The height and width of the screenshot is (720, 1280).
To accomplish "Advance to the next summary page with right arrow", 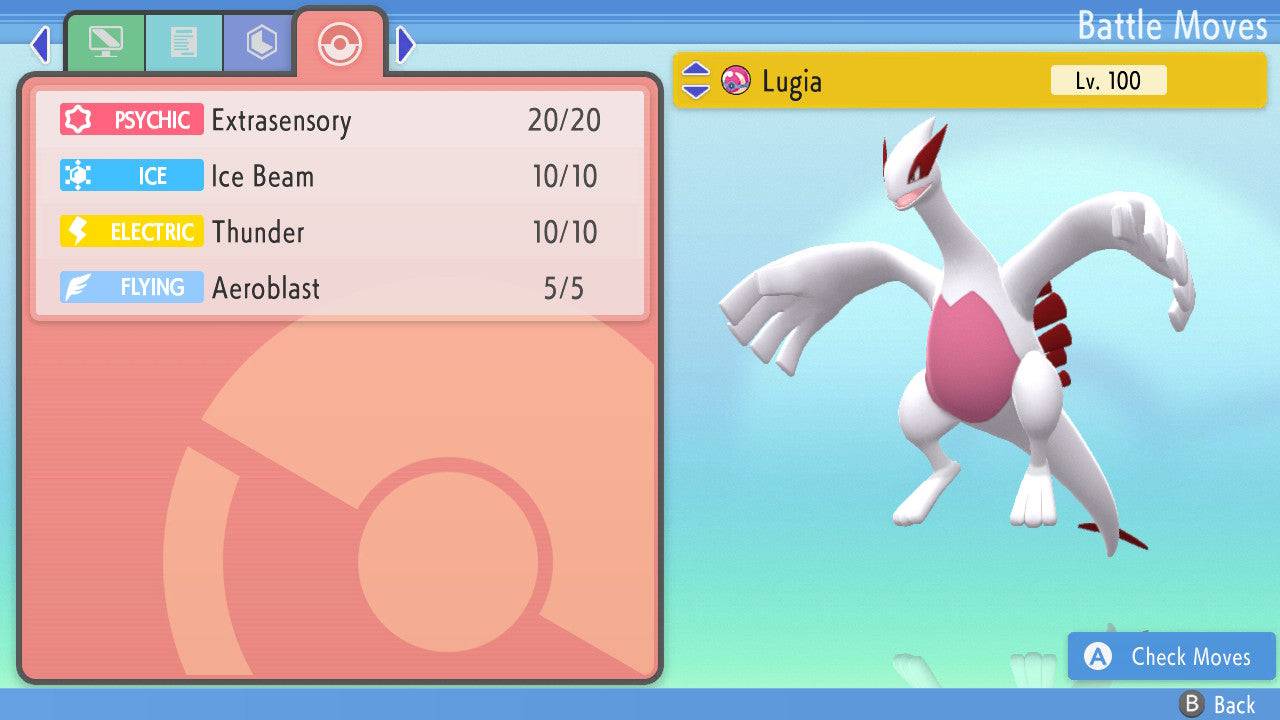I will pos(404,44).
